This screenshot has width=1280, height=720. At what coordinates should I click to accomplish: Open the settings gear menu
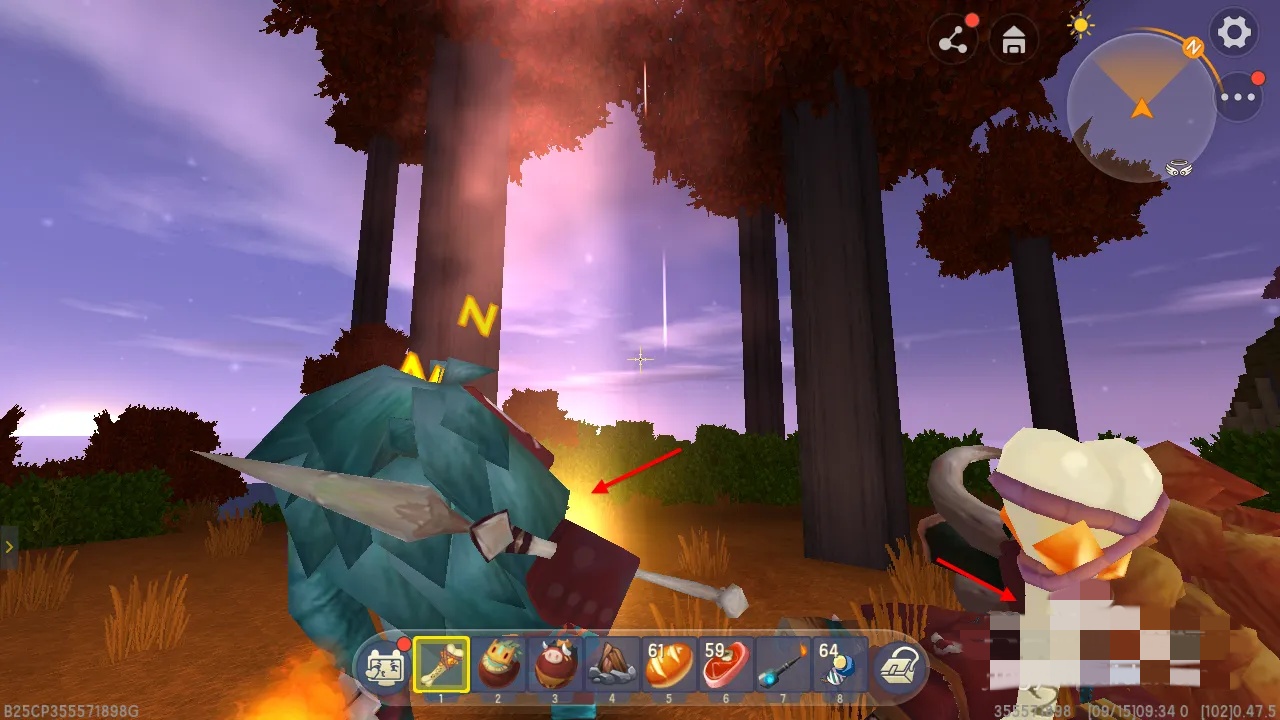(1234, 33)
